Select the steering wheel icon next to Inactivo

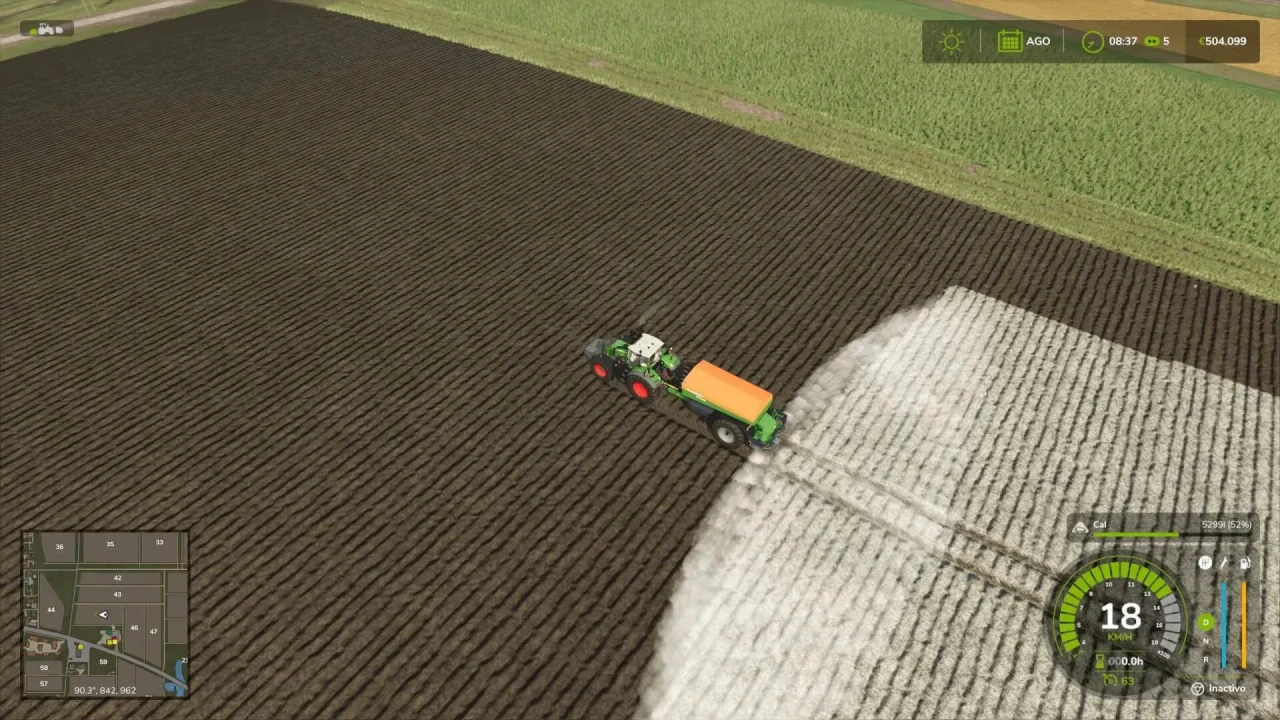click(1197, 688)
